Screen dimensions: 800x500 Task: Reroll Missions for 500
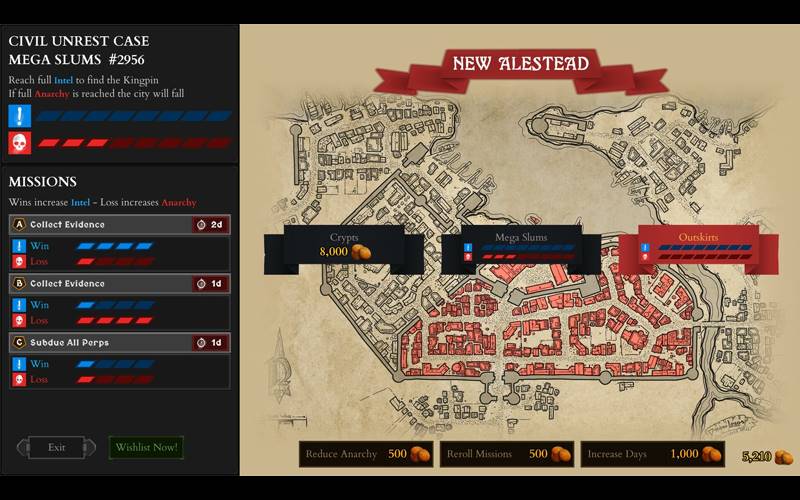pos(506,454)
